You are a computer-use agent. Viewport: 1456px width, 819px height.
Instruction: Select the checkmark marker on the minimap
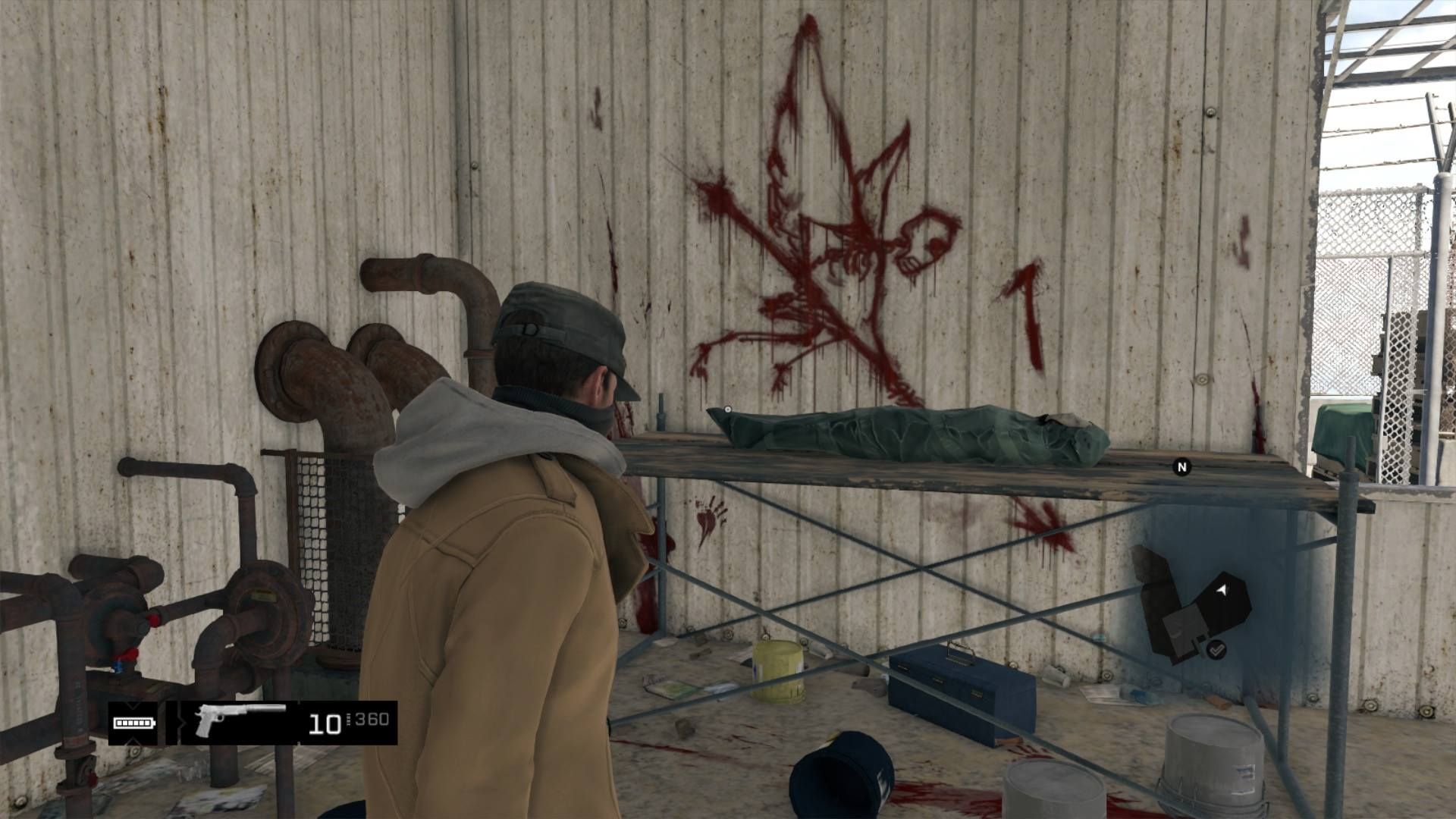click(x=1216, y=649)
